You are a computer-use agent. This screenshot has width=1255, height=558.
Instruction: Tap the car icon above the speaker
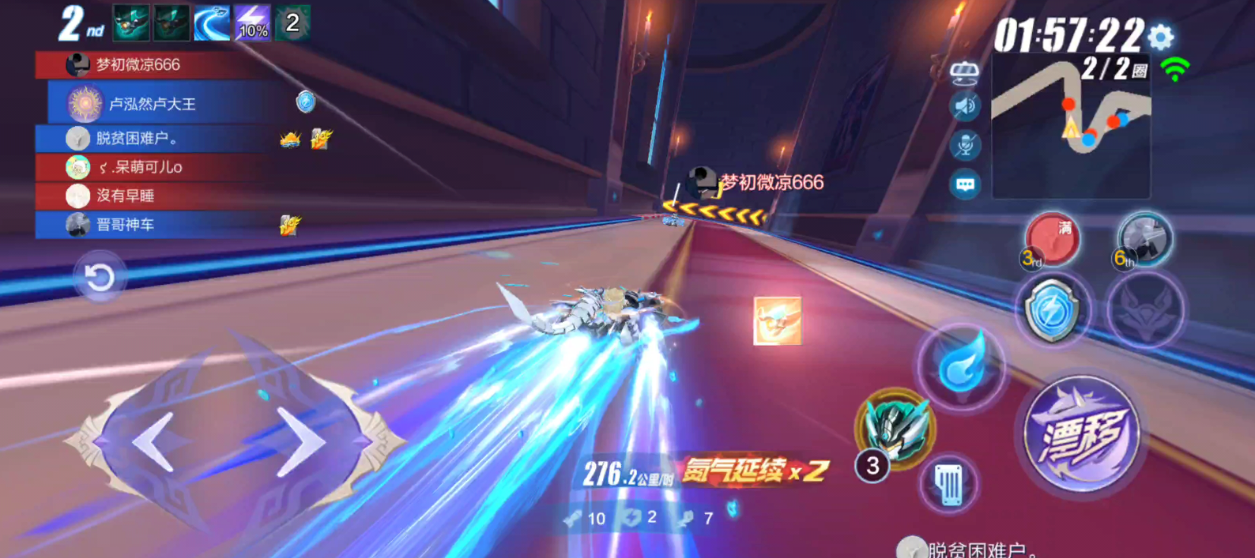965,70
